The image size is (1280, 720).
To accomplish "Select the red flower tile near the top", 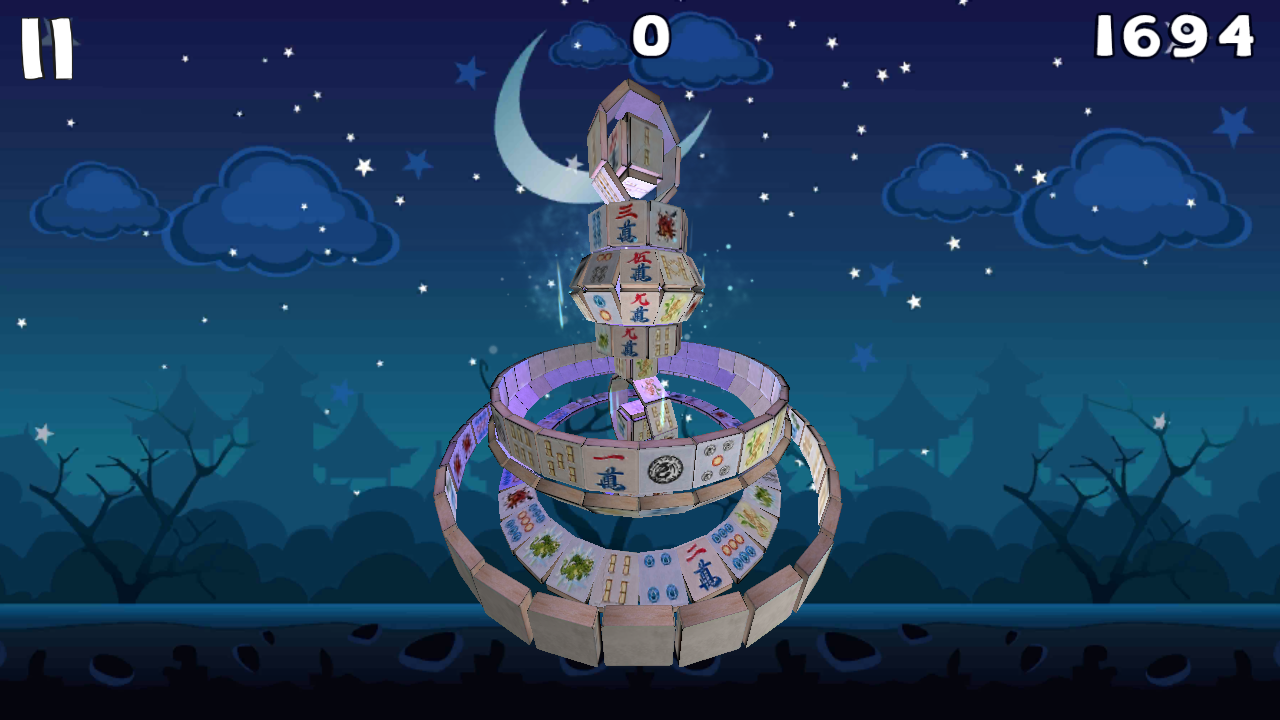I will (x=666, y=223).
